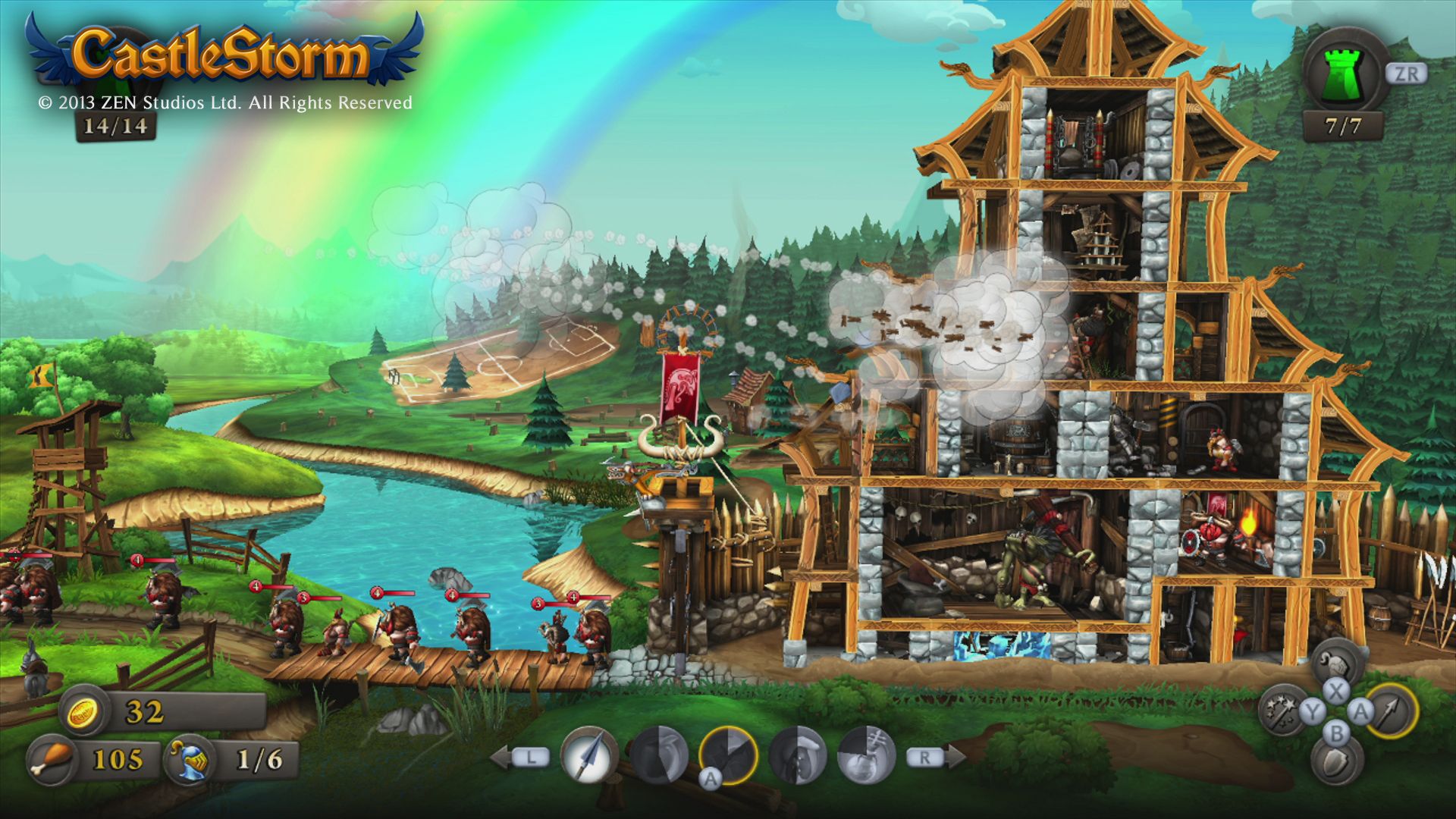Select the apple projectile weapon
1456x819 pixels.
pos(657,753)
